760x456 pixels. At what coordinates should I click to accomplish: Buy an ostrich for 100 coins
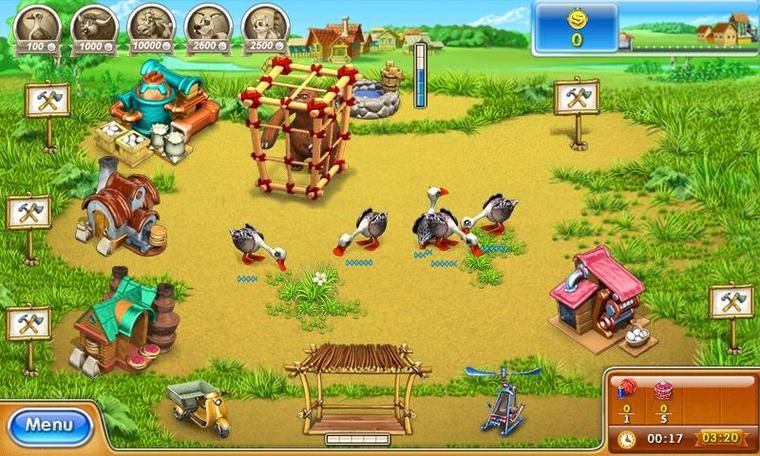40,26
